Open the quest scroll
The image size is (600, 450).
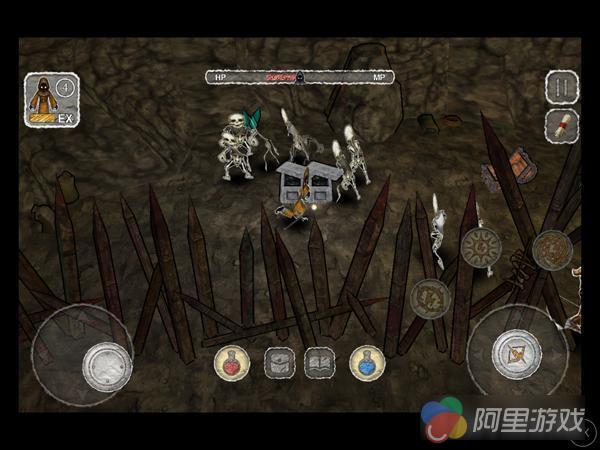coord(562,125)
